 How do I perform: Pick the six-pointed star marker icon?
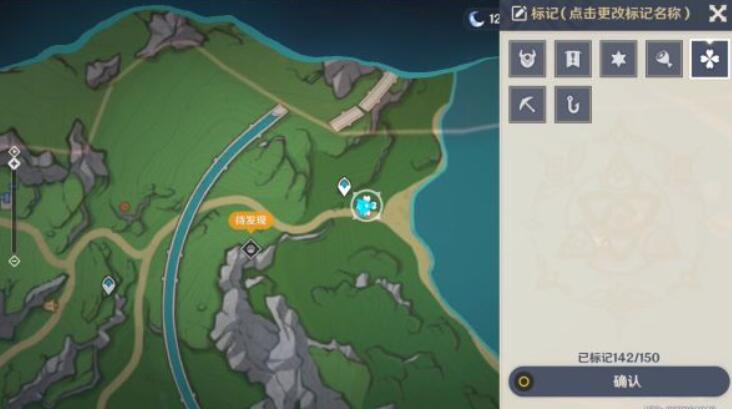(x=619, y=59)
